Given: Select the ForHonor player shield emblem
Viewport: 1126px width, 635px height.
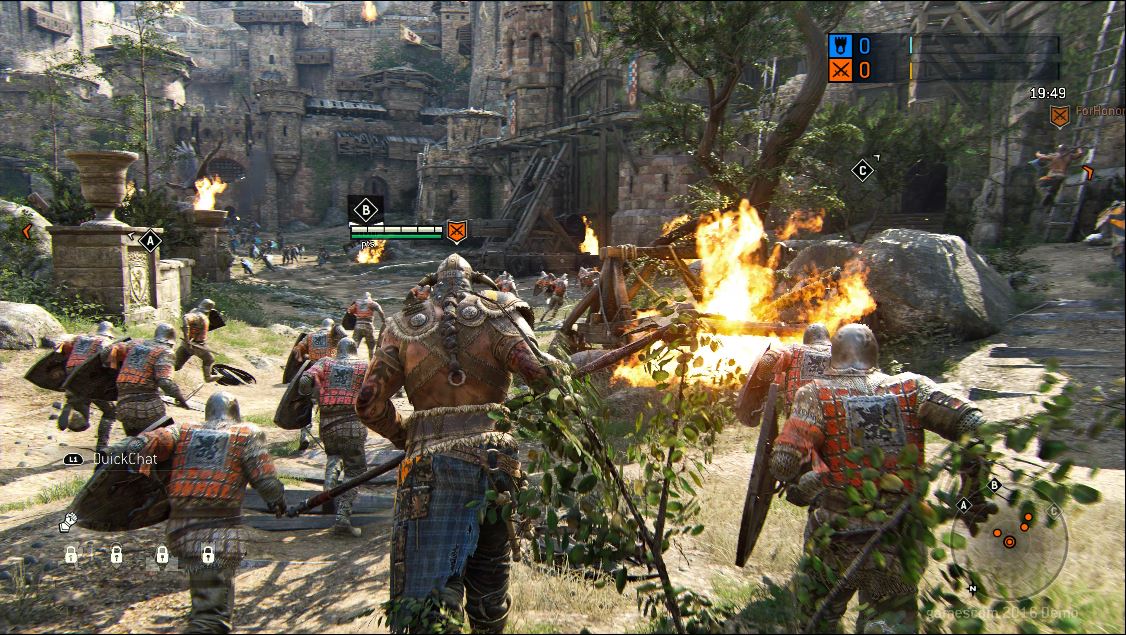Looking at the screenshot, I should pyautogui.click(x=1059, y=116).
